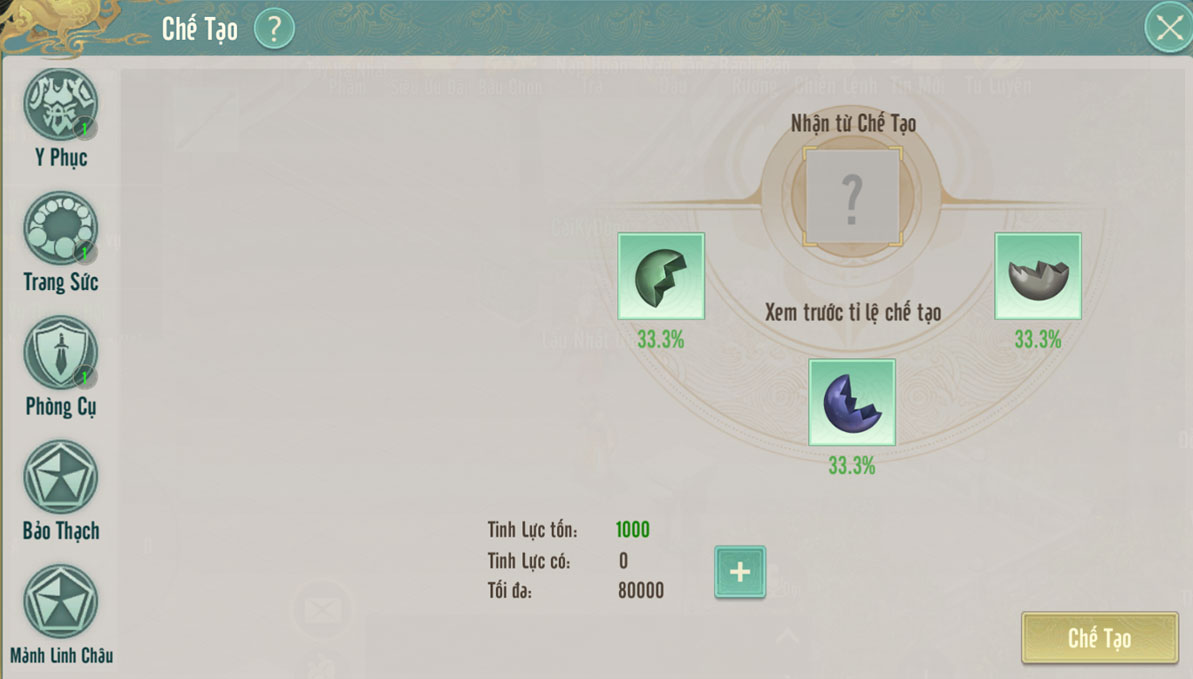Click the unknown crafting result slot
The height and width of the screenshot is (679, 1193).
click(852, 196)
